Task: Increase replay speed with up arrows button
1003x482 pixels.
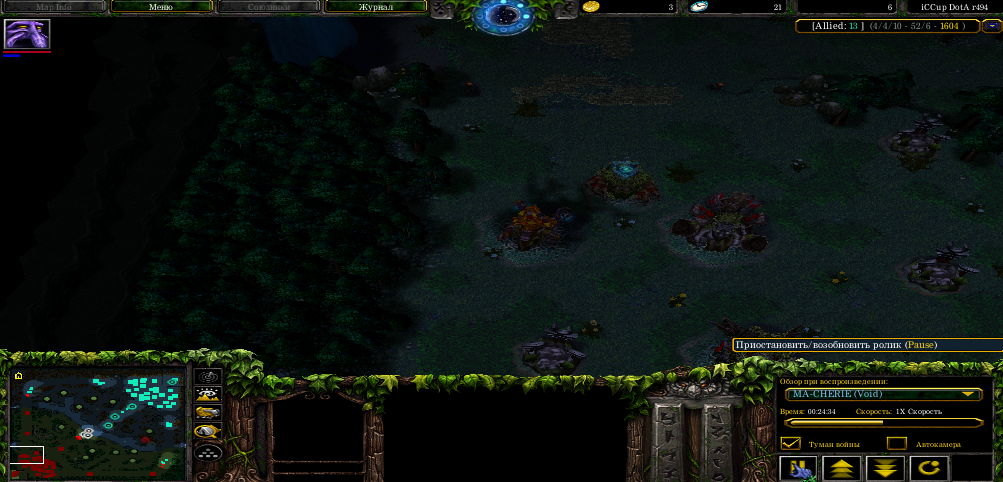Action: 841,468
